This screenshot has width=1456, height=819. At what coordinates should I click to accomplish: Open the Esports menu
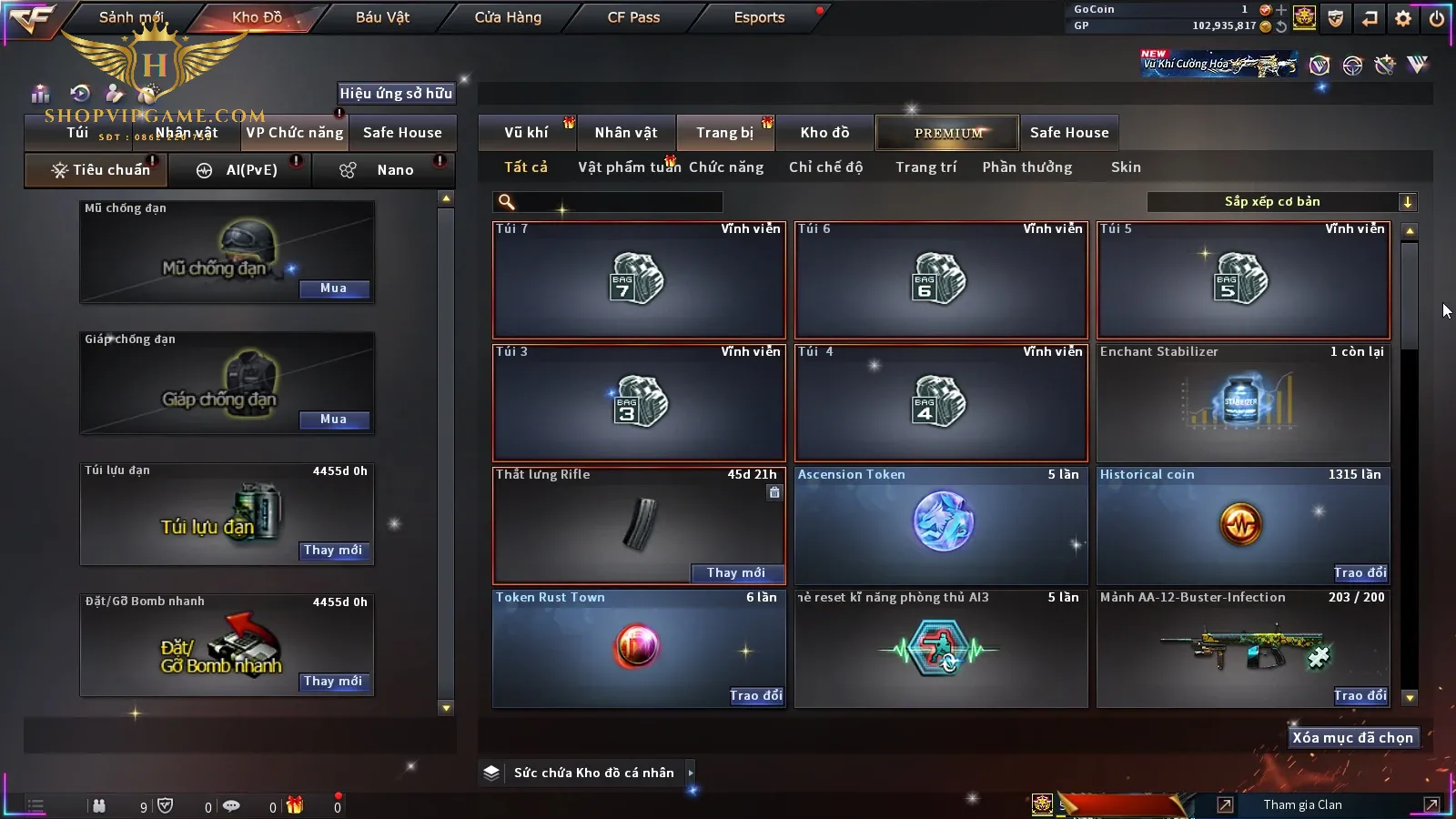[x=759, y=17]
